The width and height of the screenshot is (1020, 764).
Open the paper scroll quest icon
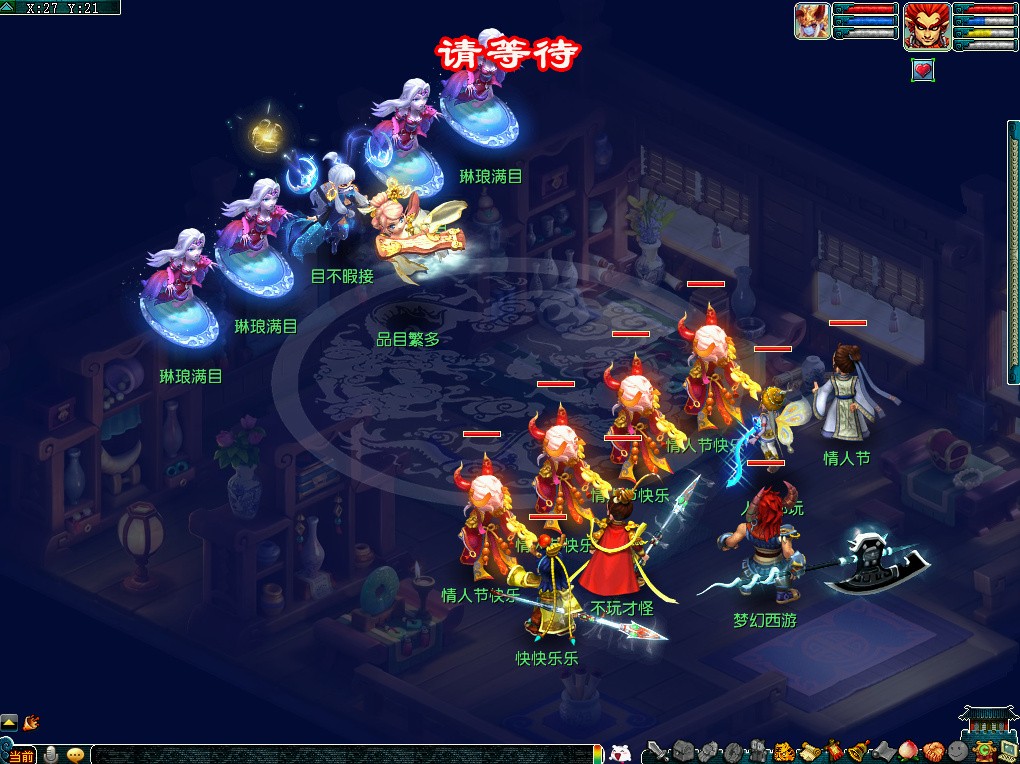tap(808, 751)
